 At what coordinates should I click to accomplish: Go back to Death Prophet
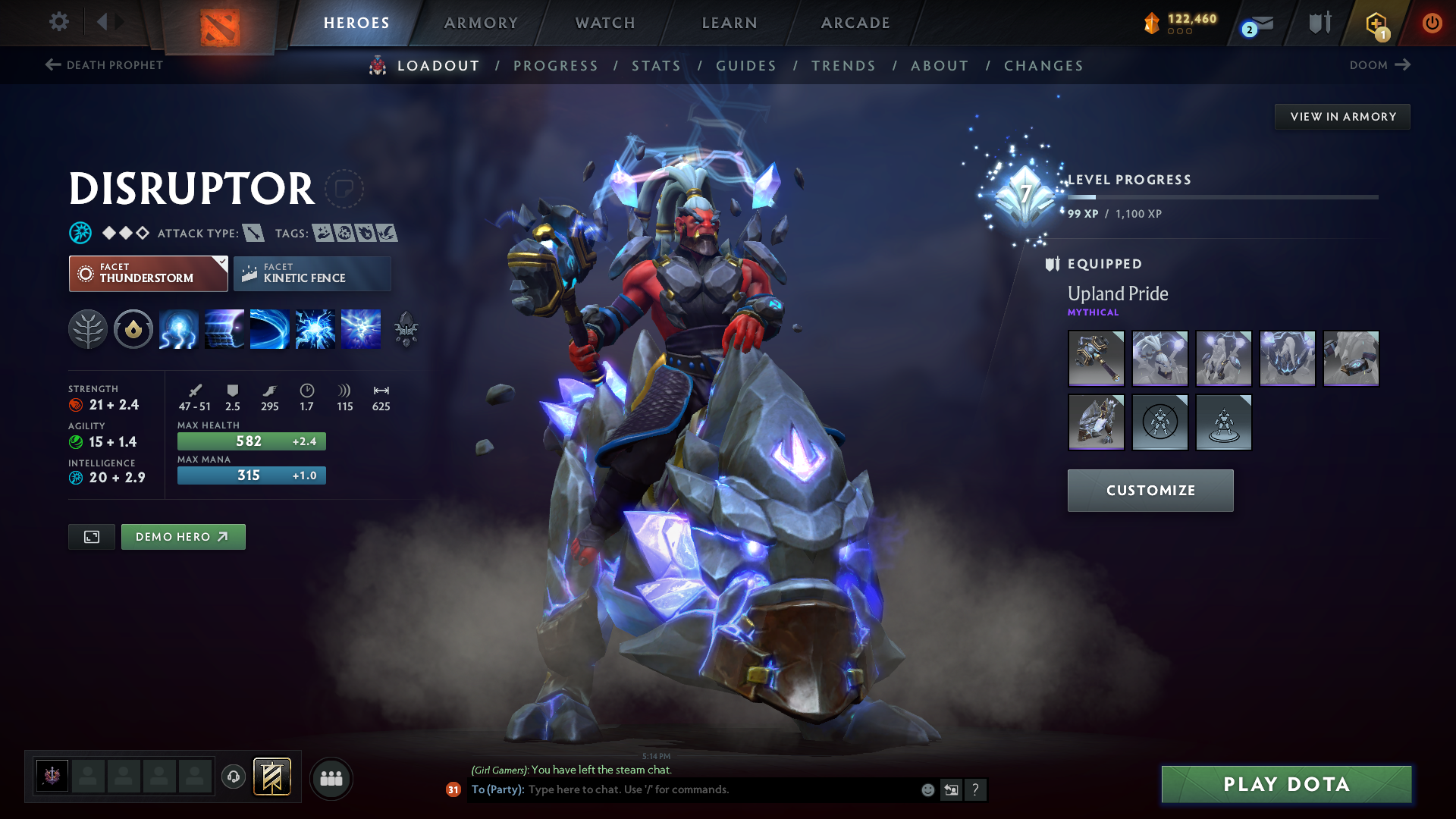pyautogui.click(x=102, y=65)
